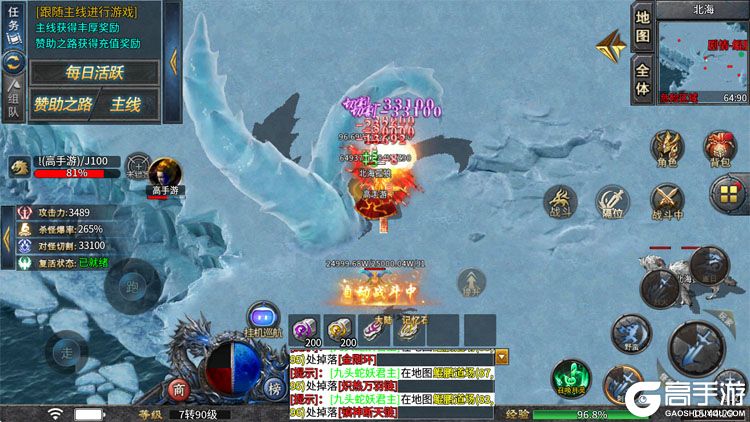
Task: Select the 全体 tab beside the minimap
Action: tap(643, 79)
